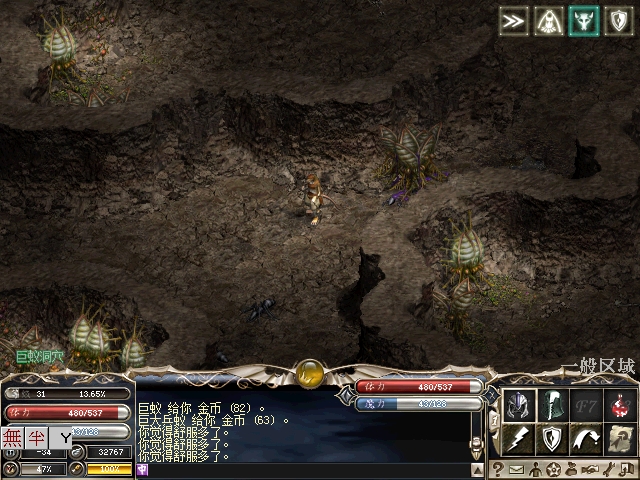Click the exit door icon
The width and height of the screenshot is (640, 480).
tap(626, 469)
